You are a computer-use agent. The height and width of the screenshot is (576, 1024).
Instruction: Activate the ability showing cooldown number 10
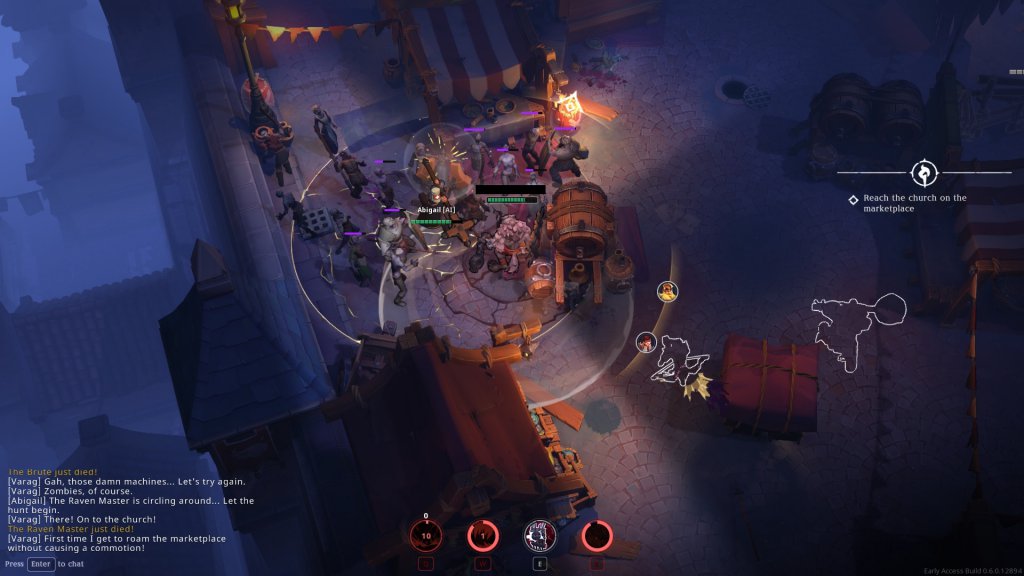click(x=426, y=537)
